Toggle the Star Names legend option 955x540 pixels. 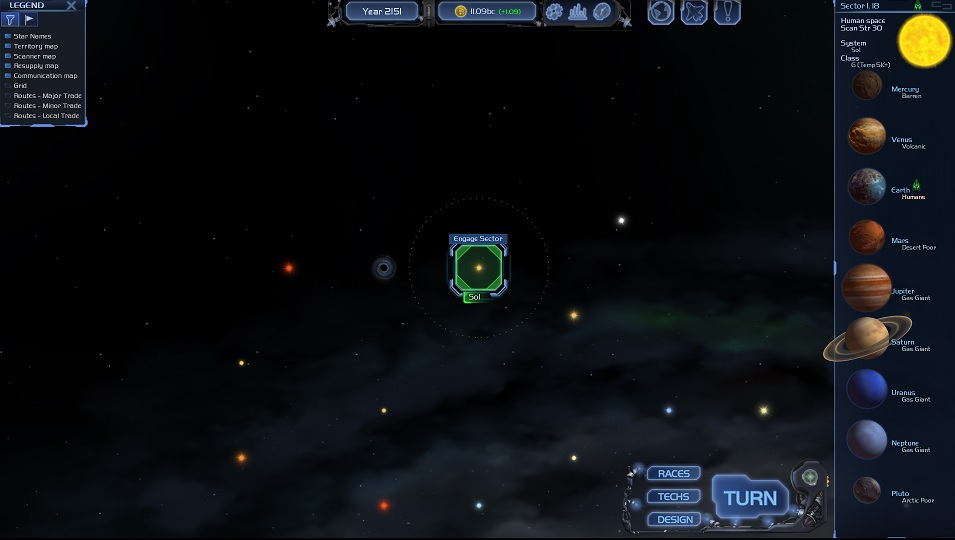tap(8, 36)
